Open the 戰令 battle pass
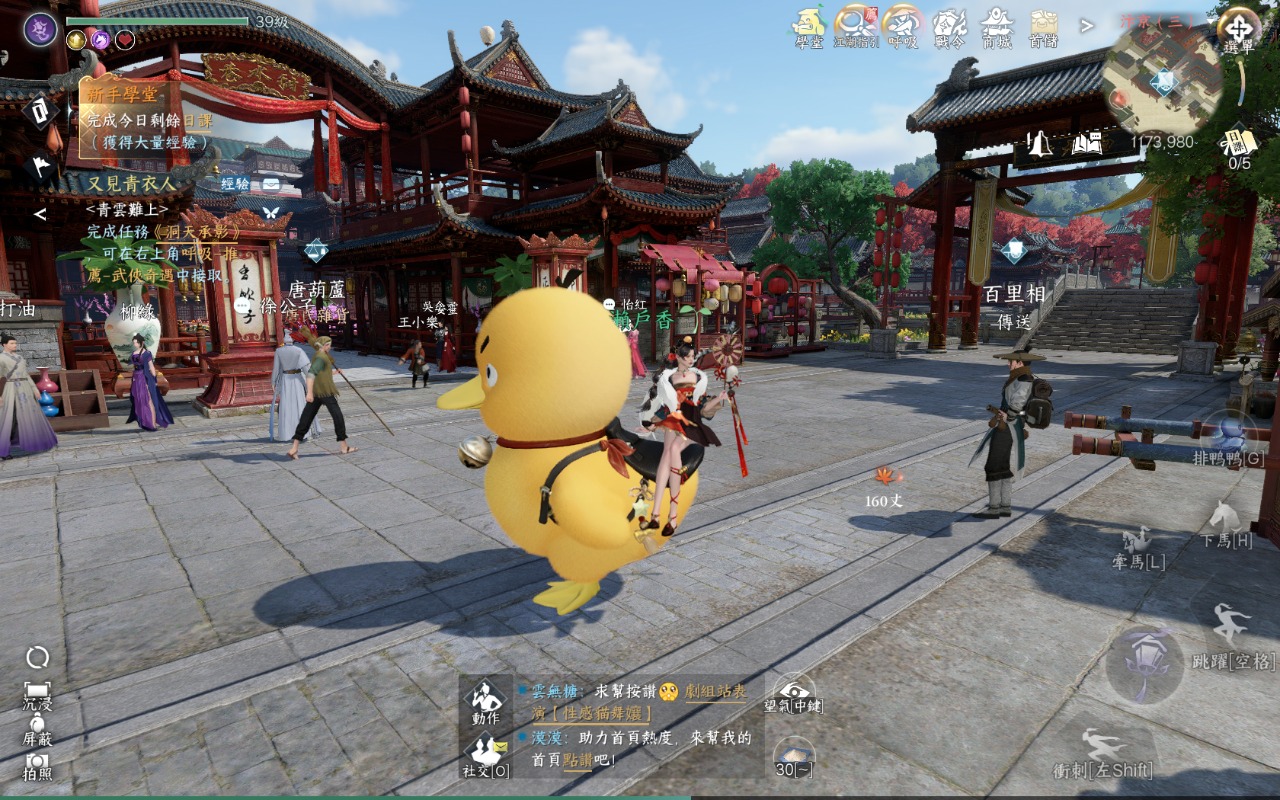 tap(949, 24)
